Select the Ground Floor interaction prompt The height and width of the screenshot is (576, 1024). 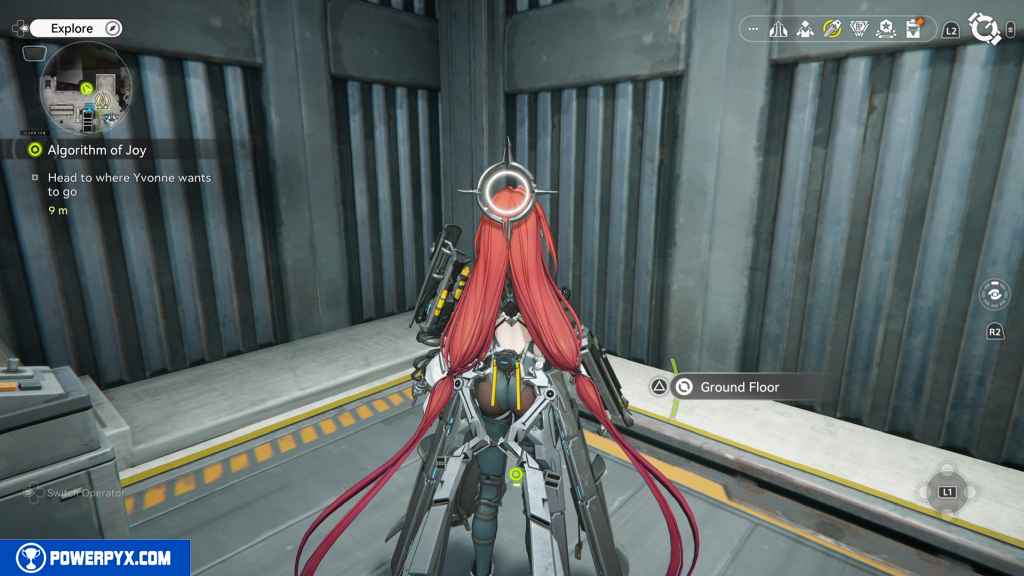739,387
